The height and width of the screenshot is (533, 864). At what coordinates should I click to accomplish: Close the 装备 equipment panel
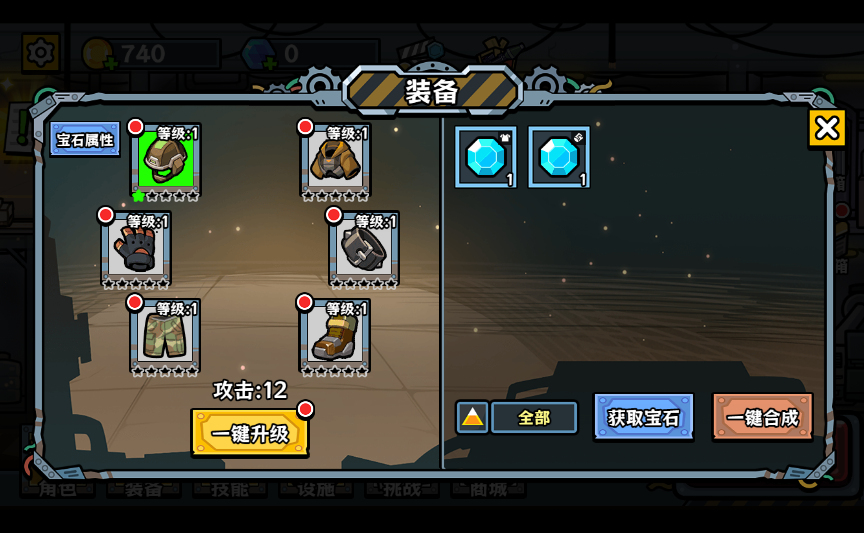pos(826,128)
